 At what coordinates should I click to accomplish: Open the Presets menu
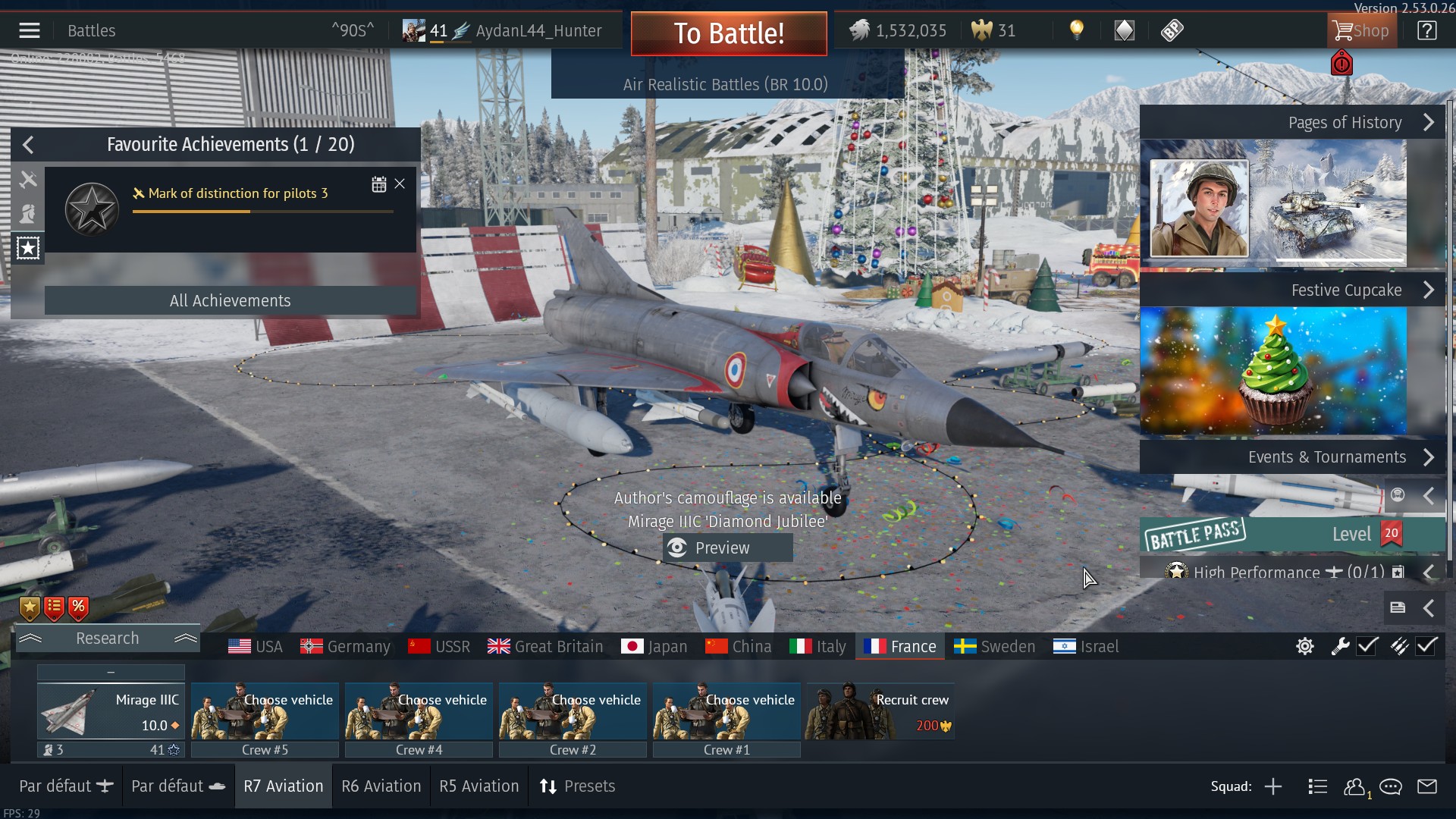point(577,786)
